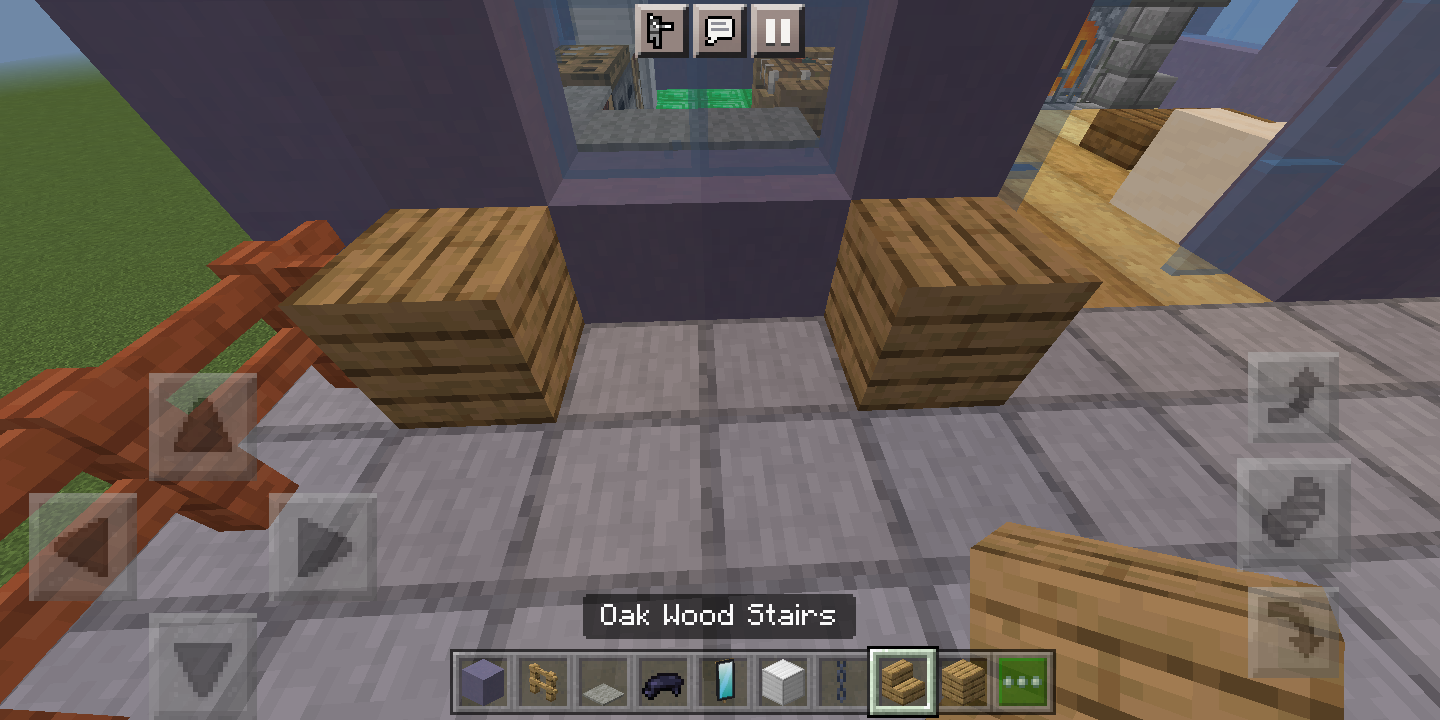Select the cyan banner item
The width and height of the screenshot is (1440, 720).
(x=725, y=684)
